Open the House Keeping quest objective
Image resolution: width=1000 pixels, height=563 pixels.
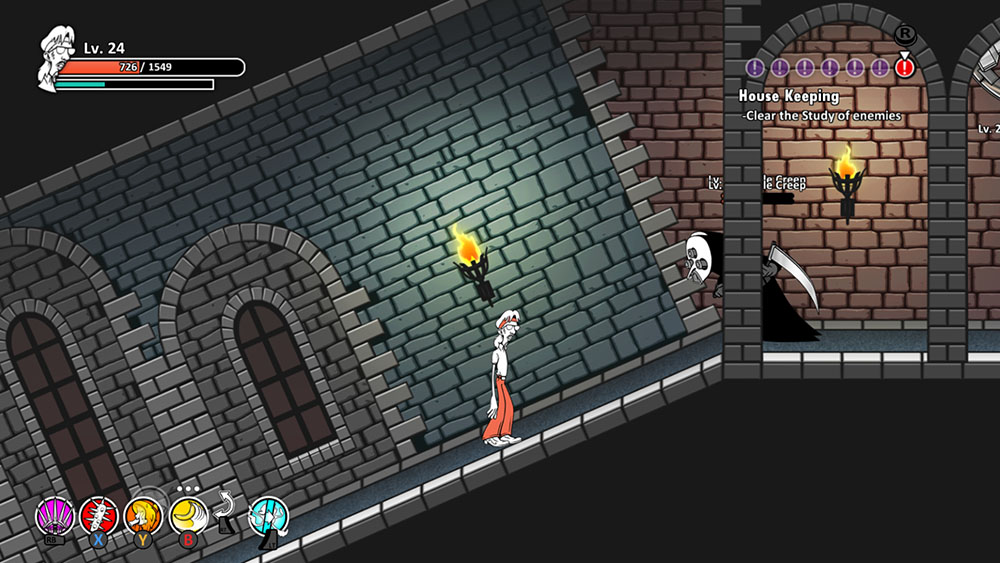789,97
